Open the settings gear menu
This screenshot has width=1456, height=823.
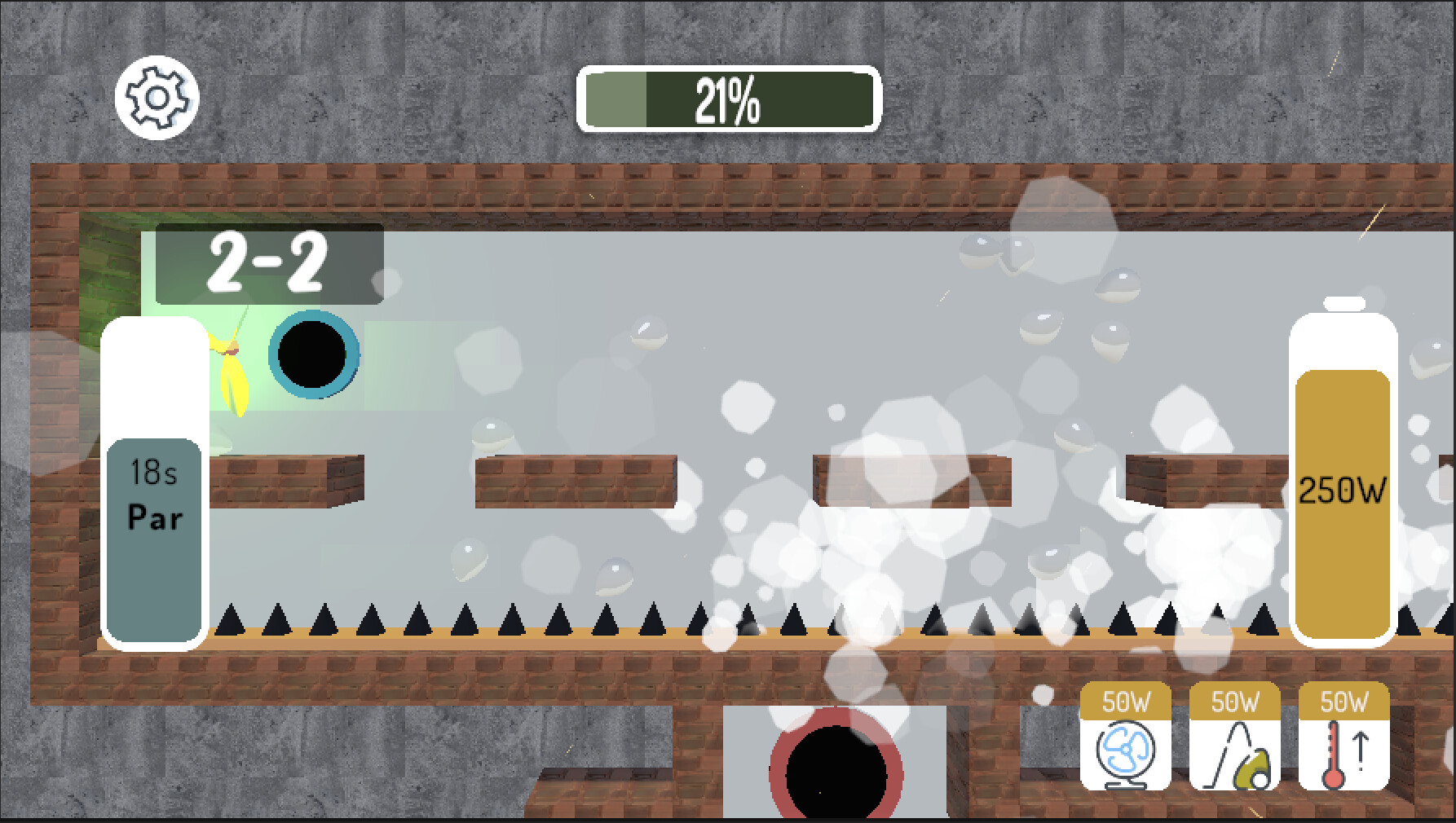[x=157, y=96]
